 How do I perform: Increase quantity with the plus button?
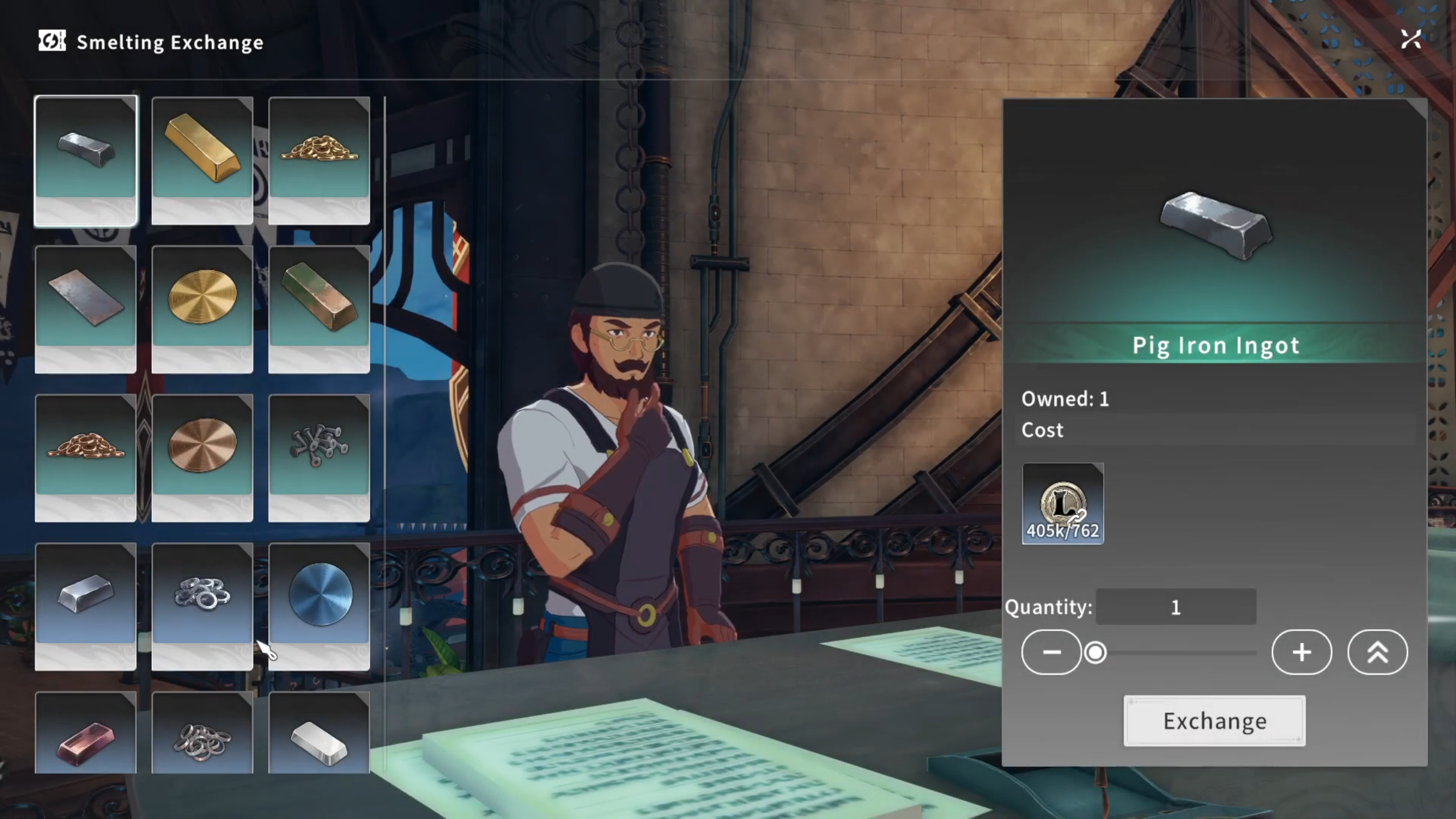point(1301,652)
